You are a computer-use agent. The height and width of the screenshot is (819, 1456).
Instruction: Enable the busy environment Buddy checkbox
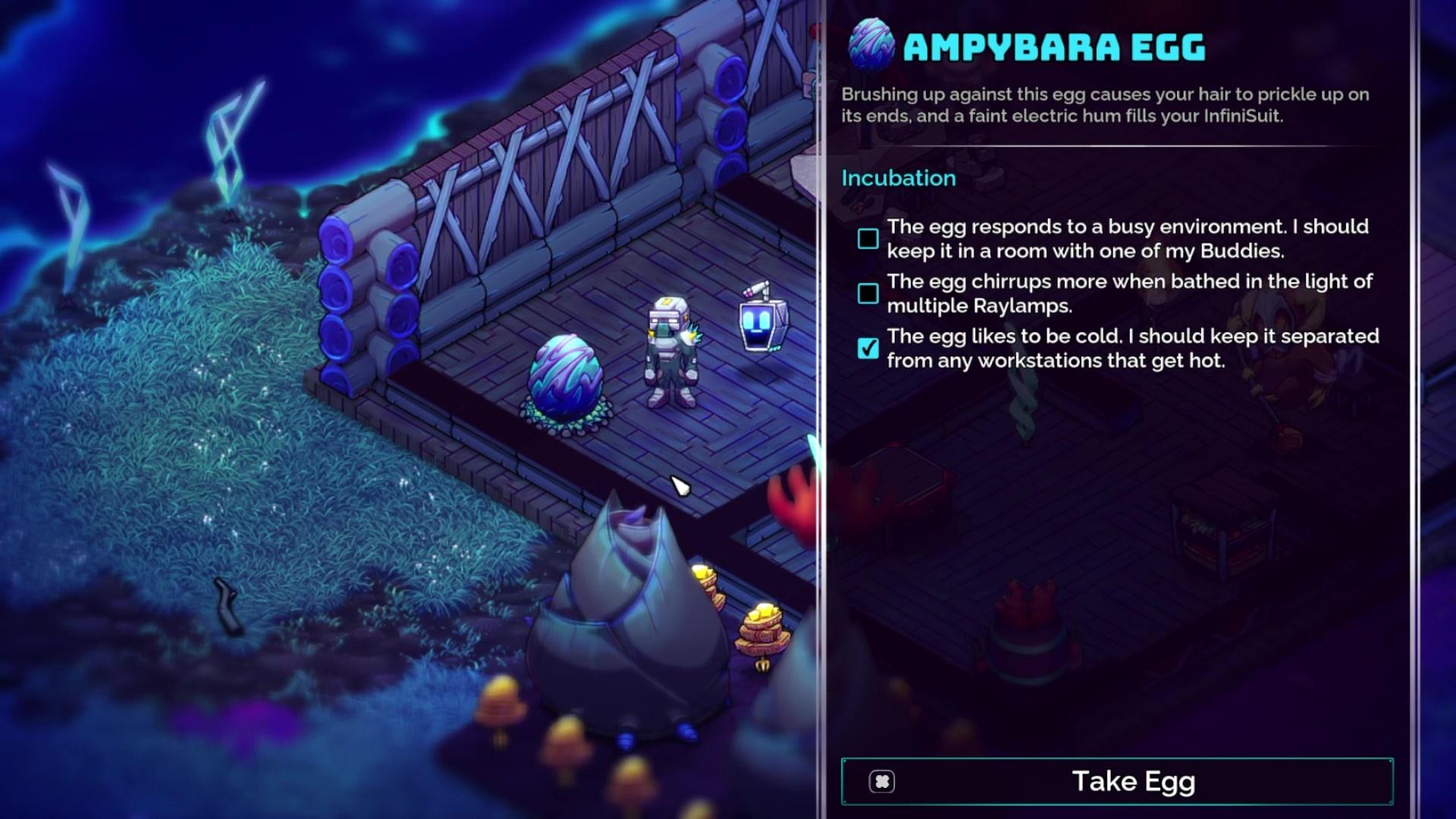(x=868, y=238)
